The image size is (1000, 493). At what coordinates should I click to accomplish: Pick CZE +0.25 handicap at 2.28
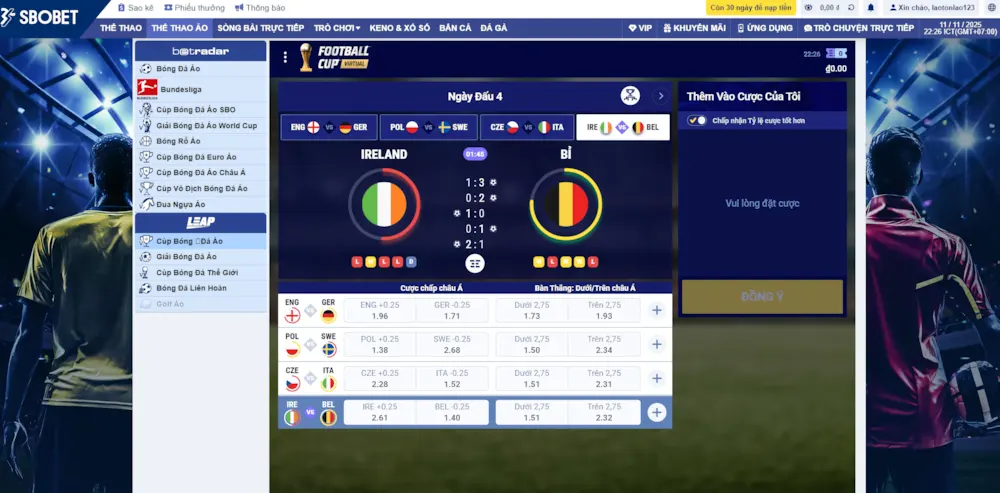(x=379, y=379)
